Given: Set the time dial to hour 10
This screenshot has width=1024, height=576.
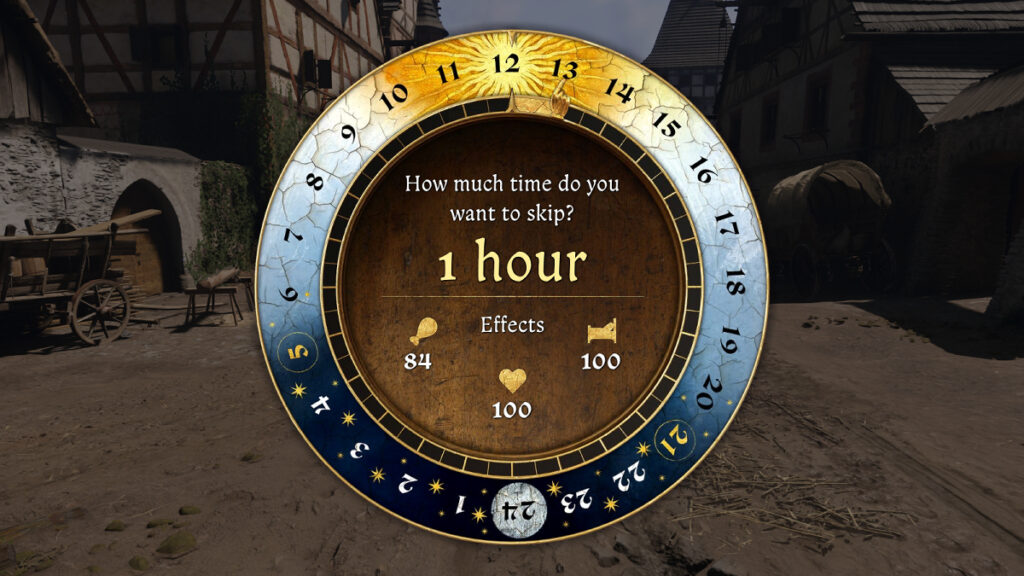Looking at the screenshot, I should click(x=394, y=96).
